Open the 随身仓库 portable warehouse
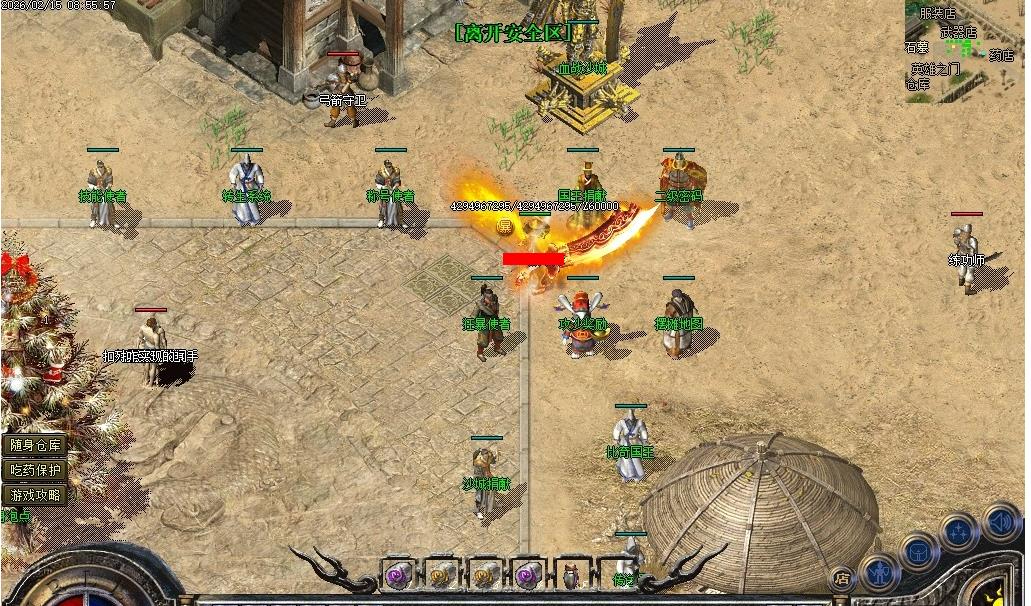Image resolution: width=1031 pixels, height=606 pixels. [36, 446]
